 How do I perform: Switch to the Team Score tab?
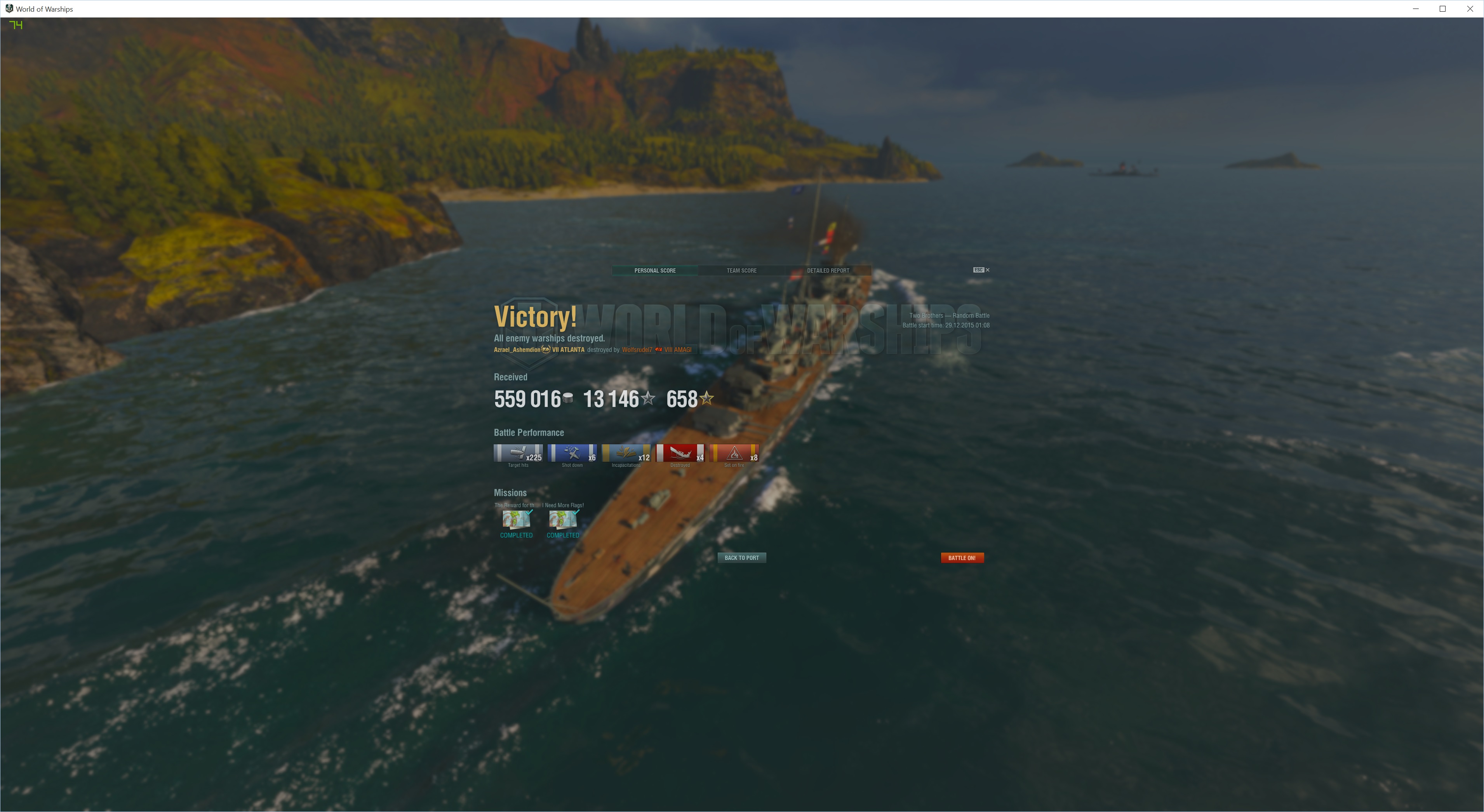coord(741,270)
